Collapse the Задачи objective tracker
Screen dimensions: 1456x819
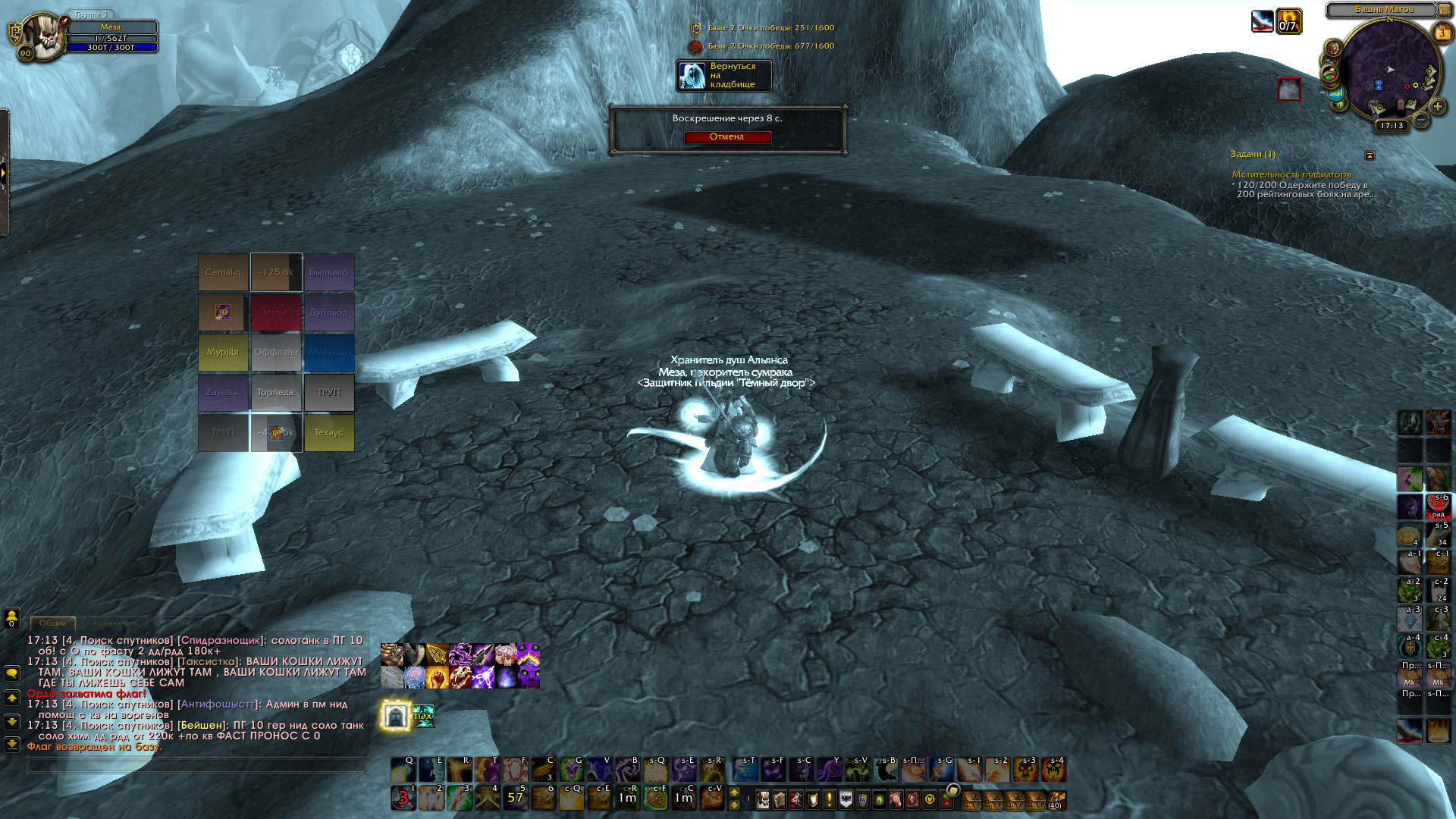click(1370, 155)
